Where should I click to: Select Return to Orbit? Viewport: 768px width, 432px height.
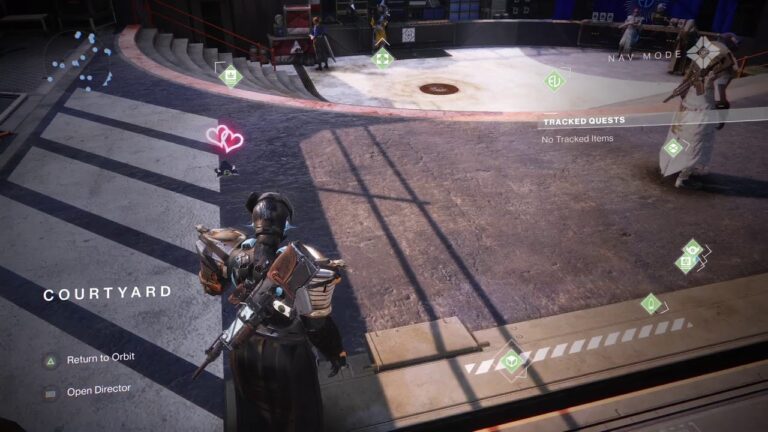tap(100, 358)
